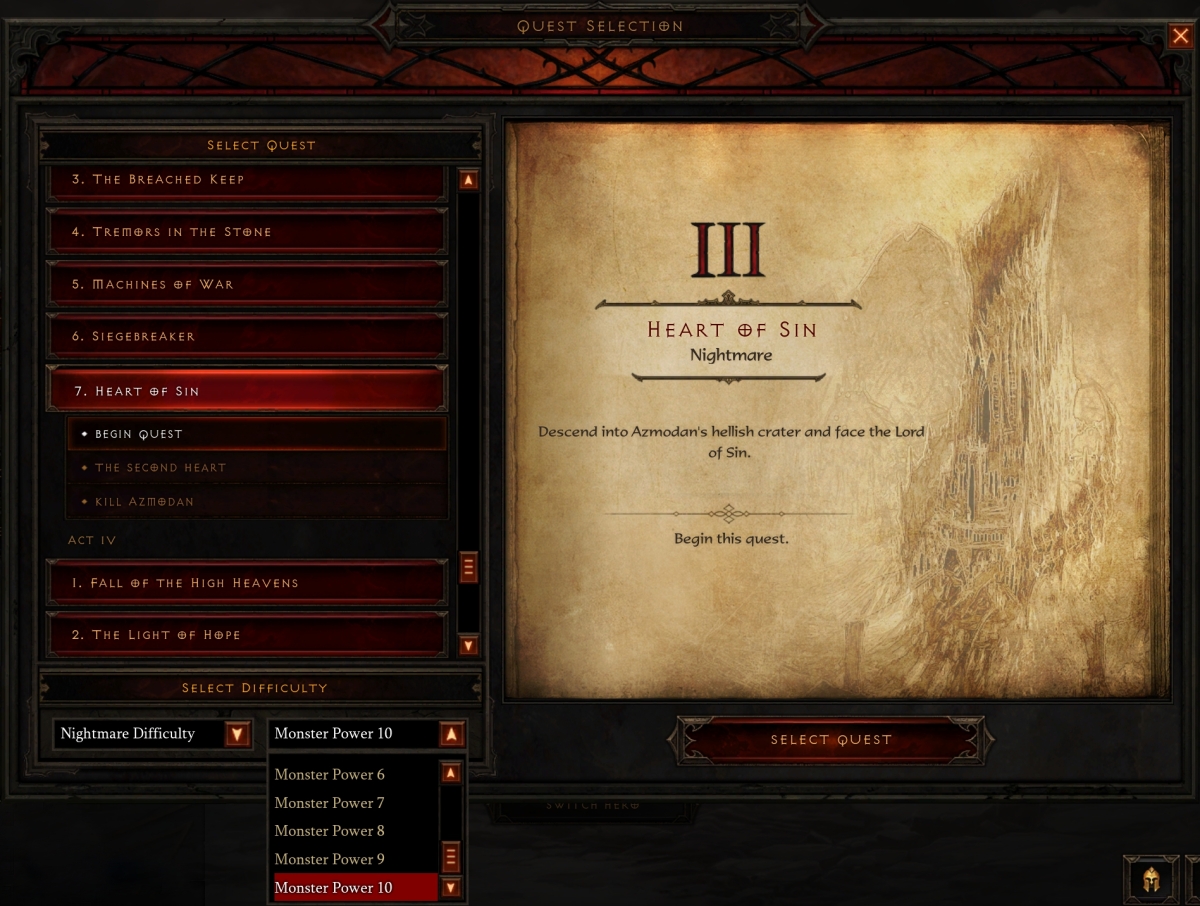Open the helmet icon menu
The height and width of the screenshot is (906, 1200).
tap(1150, 880)
